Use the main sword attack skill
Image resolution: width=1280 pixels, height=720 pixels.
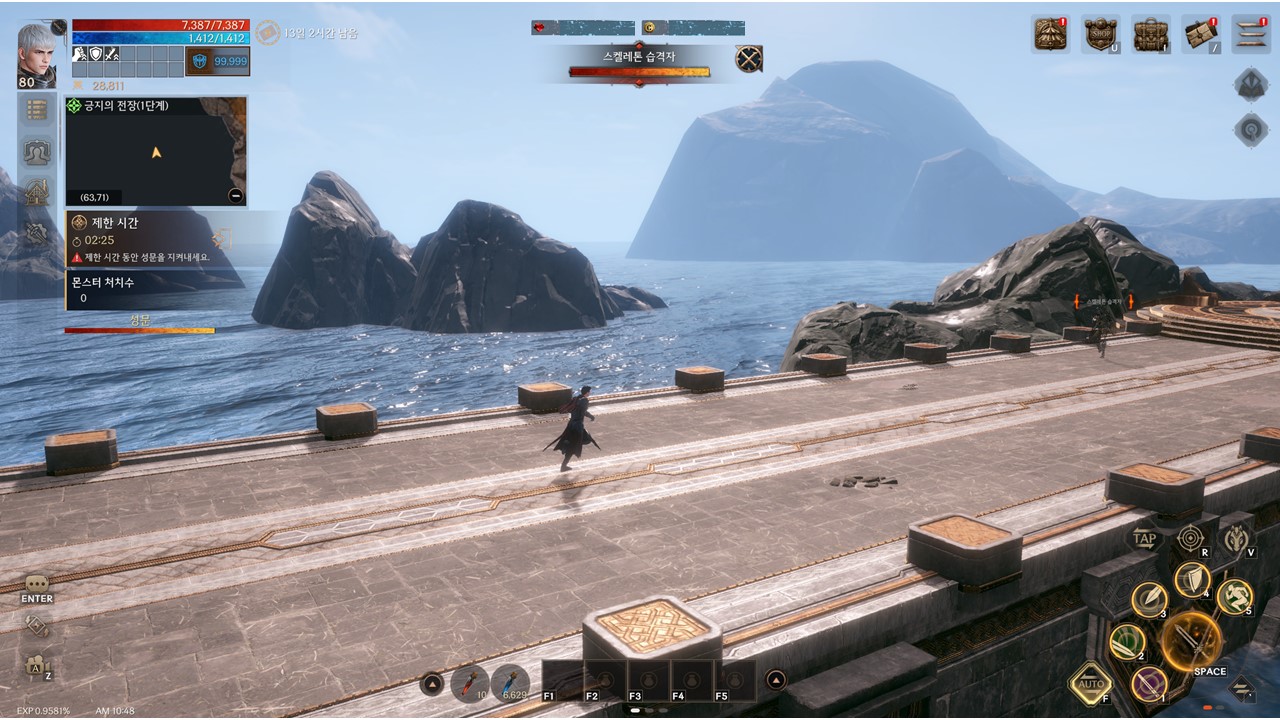1192,638
